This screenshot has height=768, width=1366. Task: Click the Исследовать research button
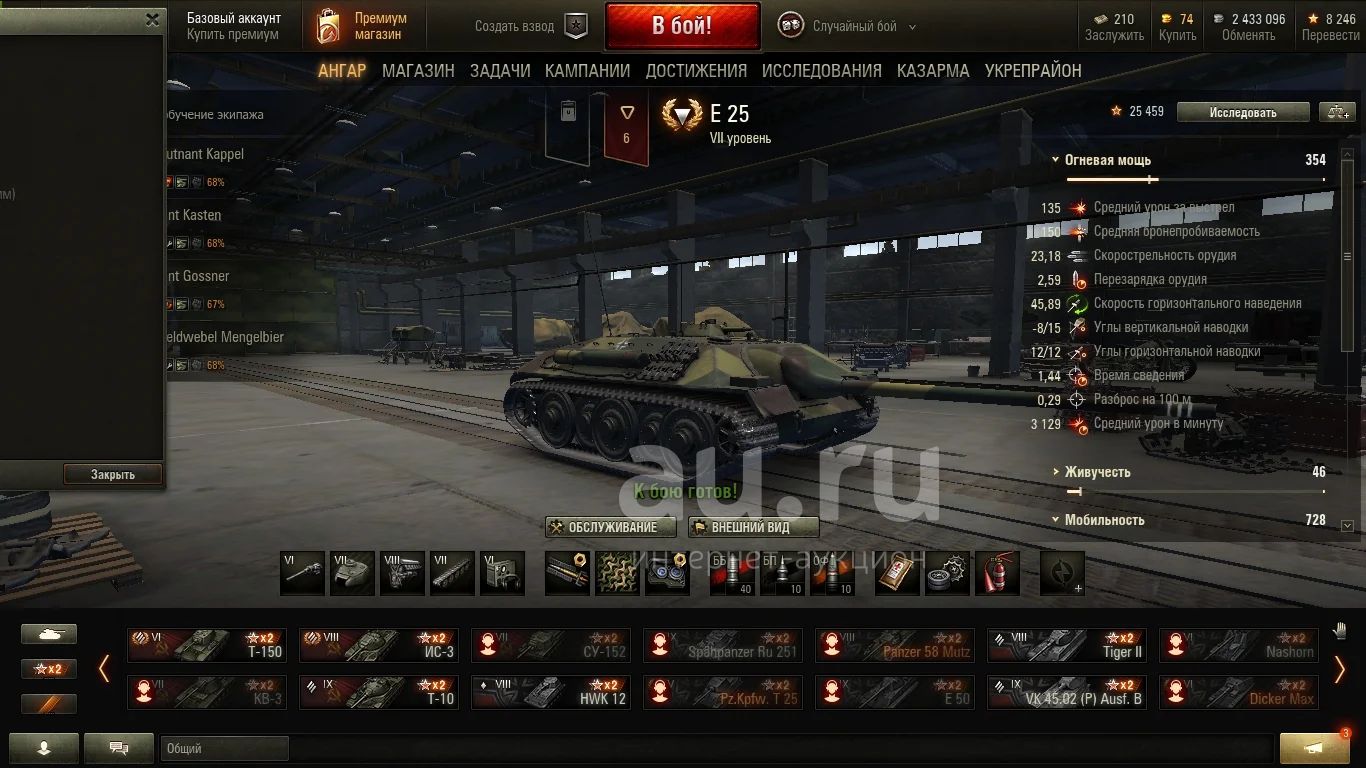(x=1242, y=112)
